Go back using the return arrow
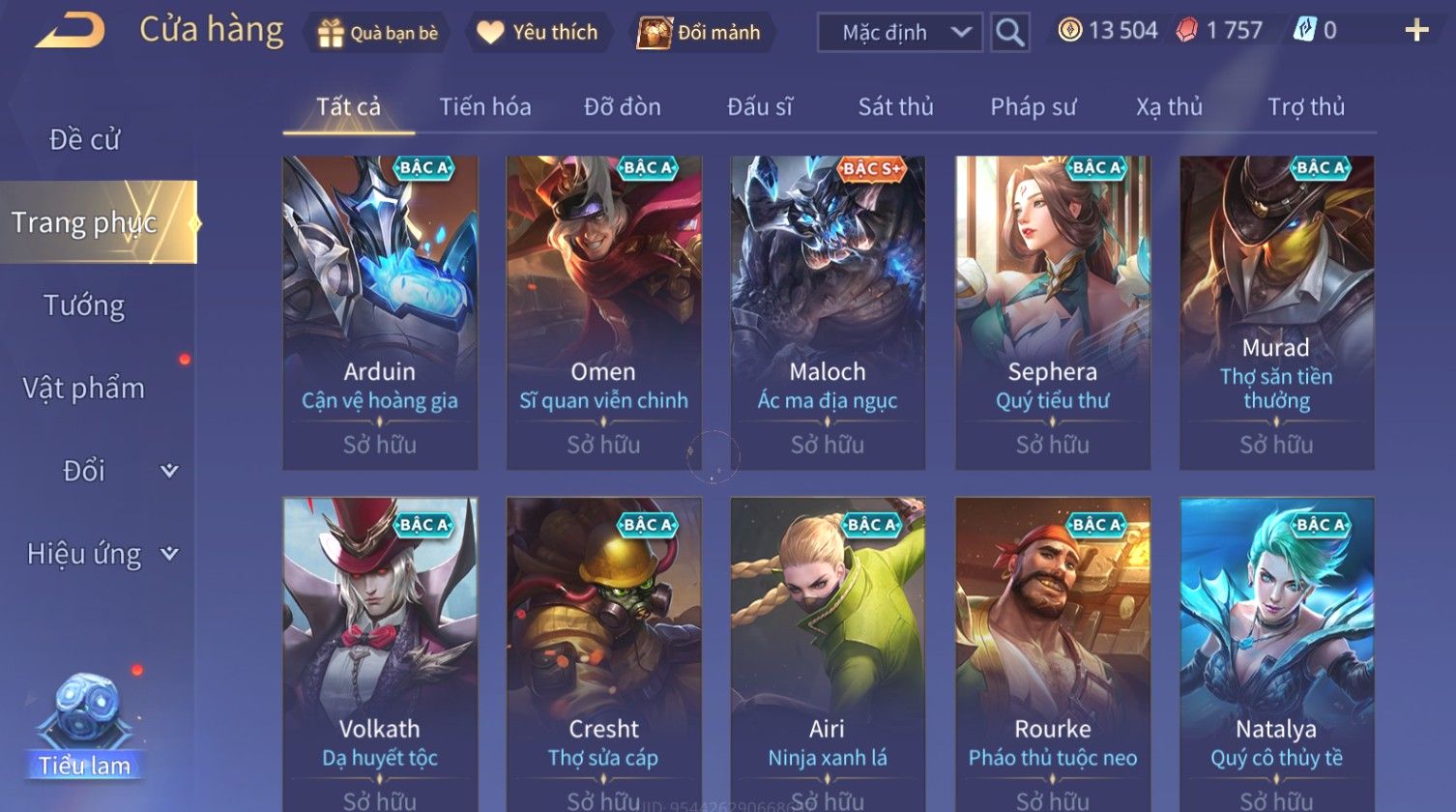Screen dimensions: 1456x812 pyautogui.click(x=71, y=31)
